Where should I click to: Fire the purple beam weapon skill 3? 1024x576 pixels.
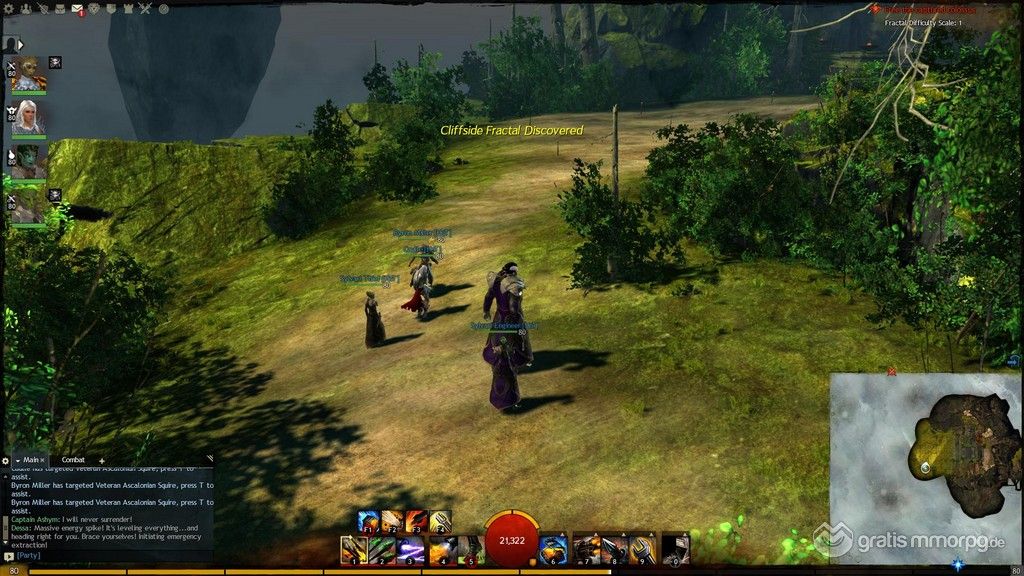point(411,549)
